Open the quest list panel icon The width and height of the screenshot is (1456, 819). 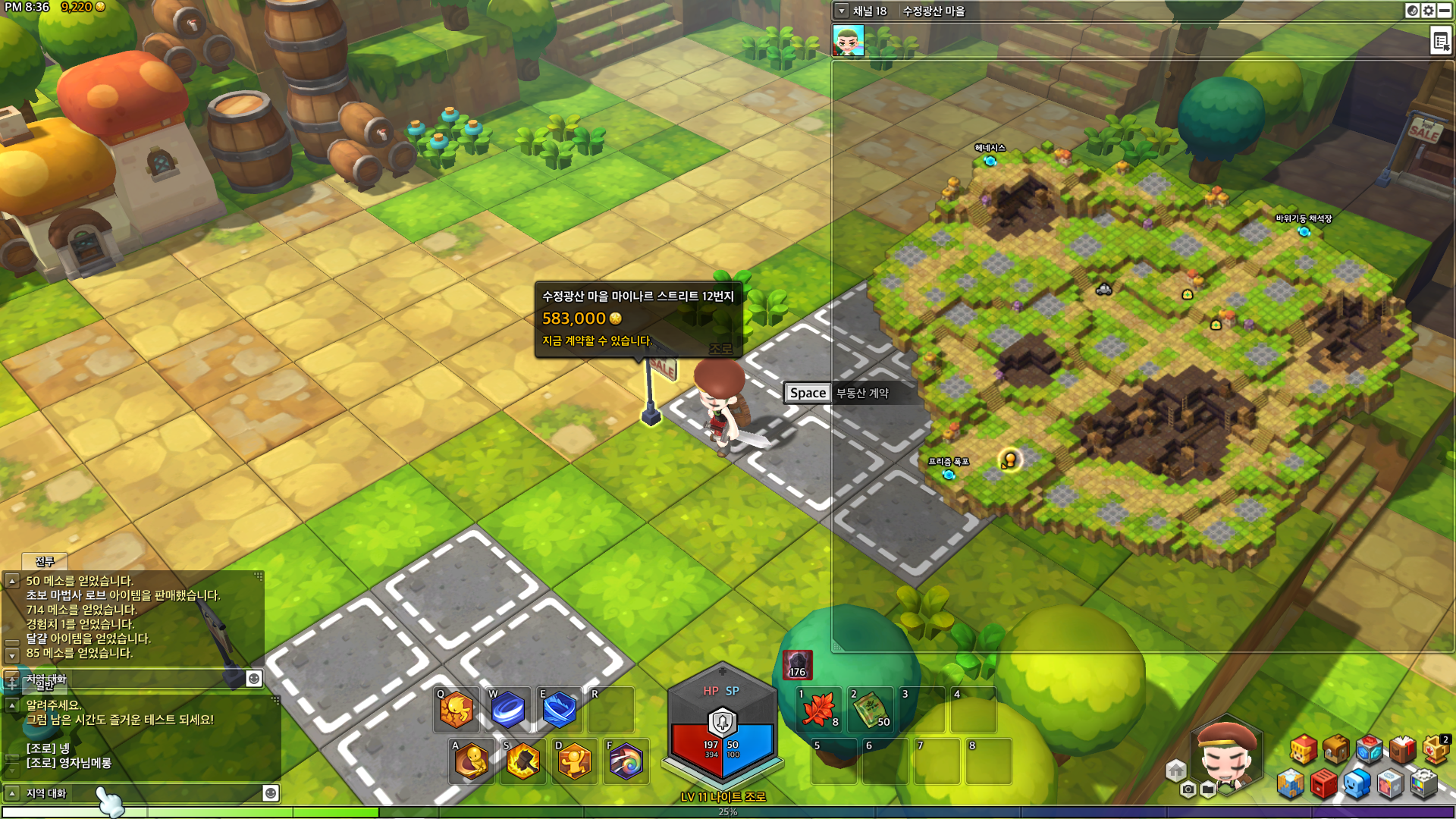point(1441,41)
